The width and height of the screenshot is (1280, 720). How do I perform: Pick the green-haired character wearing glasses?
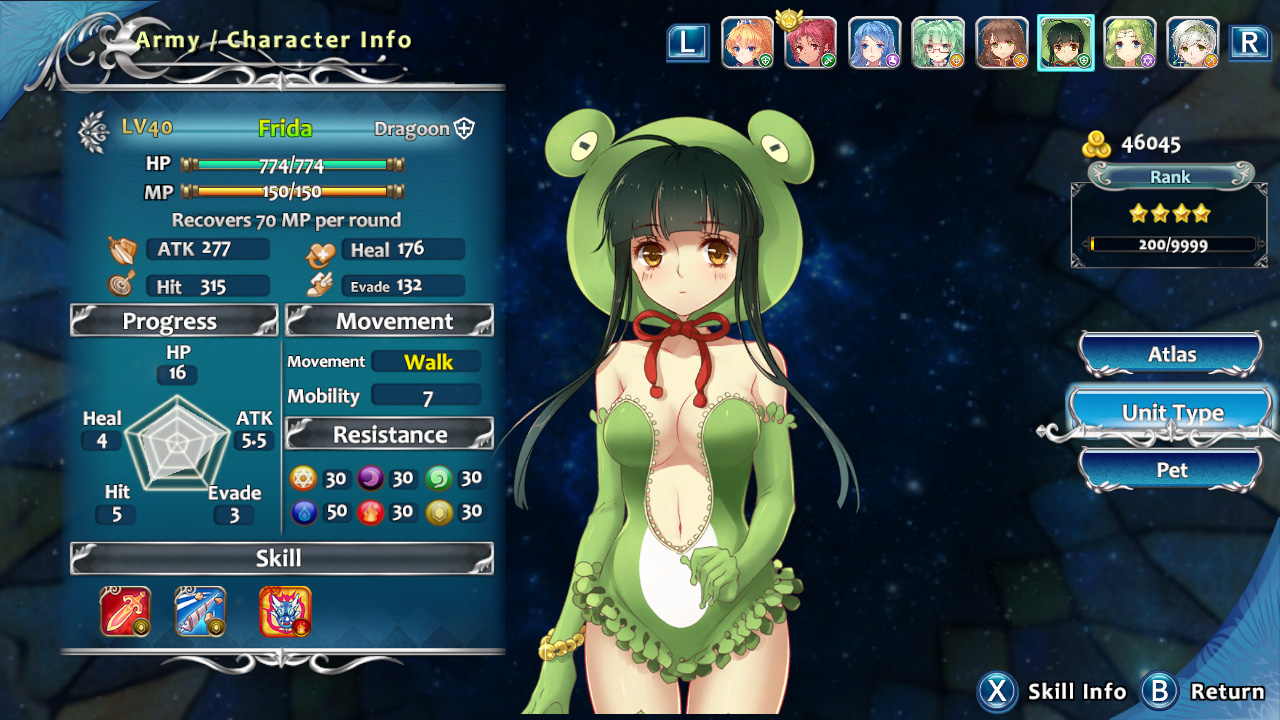938,43
